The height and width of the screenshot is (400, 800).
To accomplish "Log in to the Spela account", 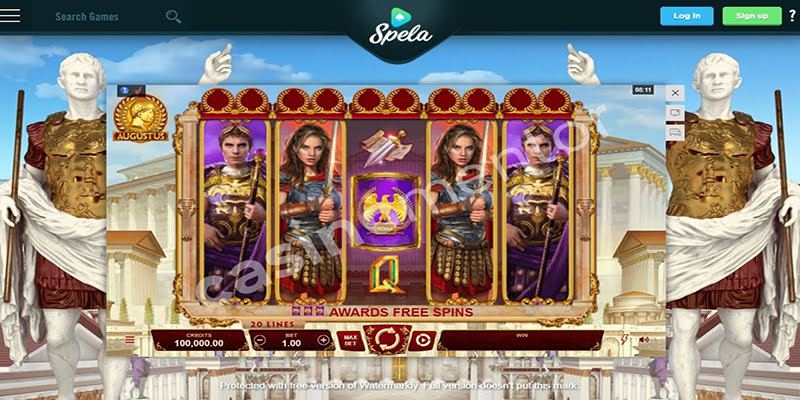I will 687,16.
